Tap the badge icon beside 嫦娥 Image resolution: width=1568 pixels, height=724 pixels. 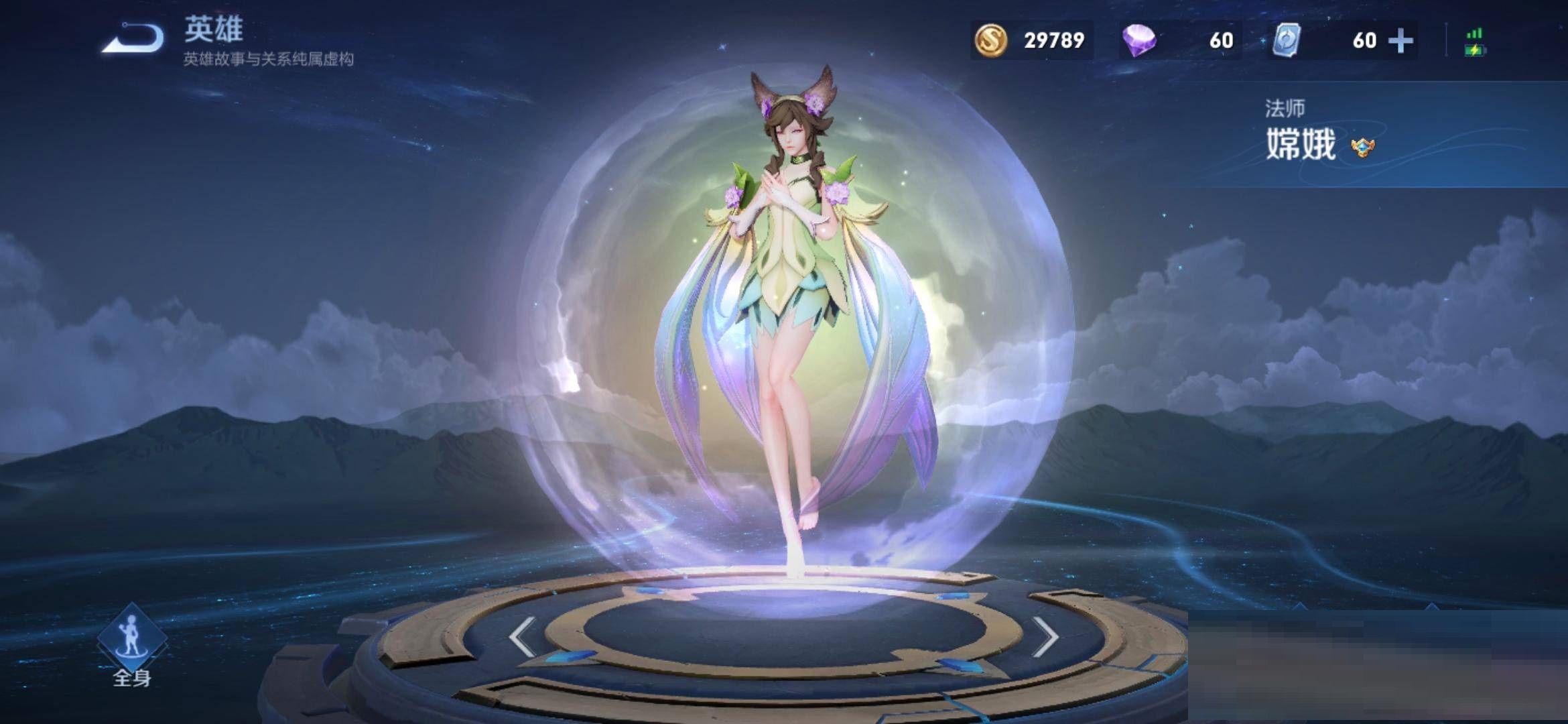click(1362, 147)
